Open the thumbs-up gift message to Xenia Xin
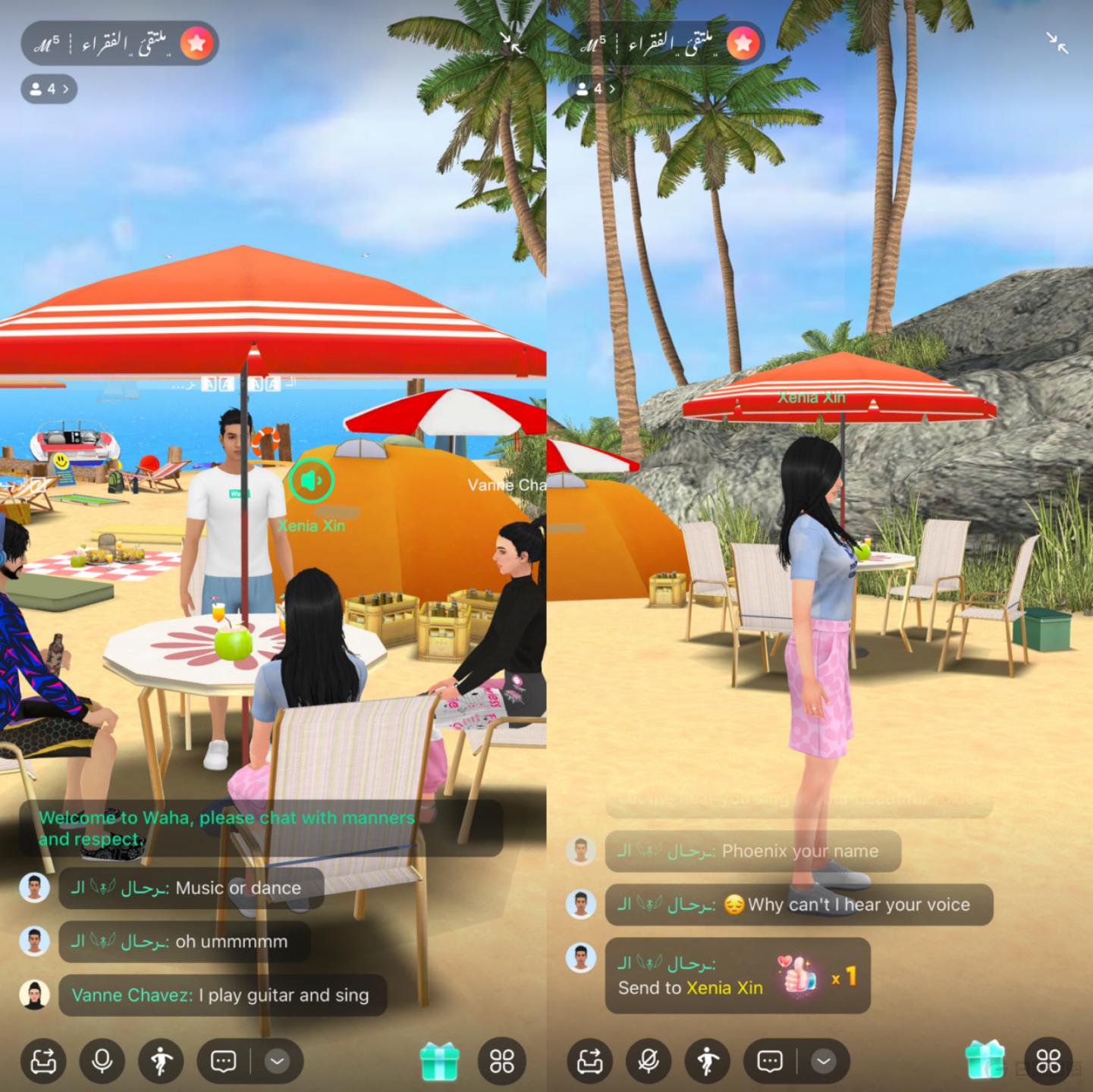 pyautogui.click(x=737, y=976)
